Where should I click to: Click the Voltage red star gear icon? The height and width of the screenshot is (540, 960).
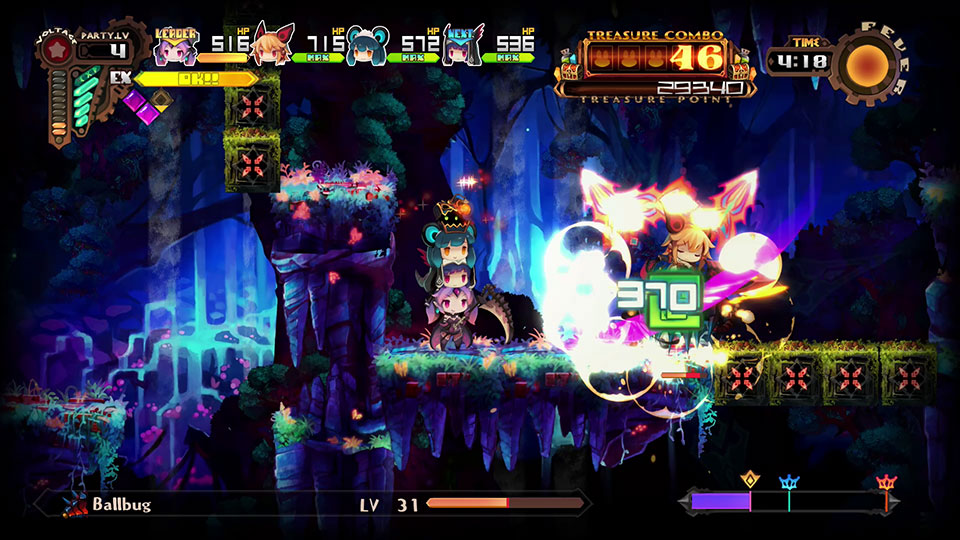tap(55, 50)
